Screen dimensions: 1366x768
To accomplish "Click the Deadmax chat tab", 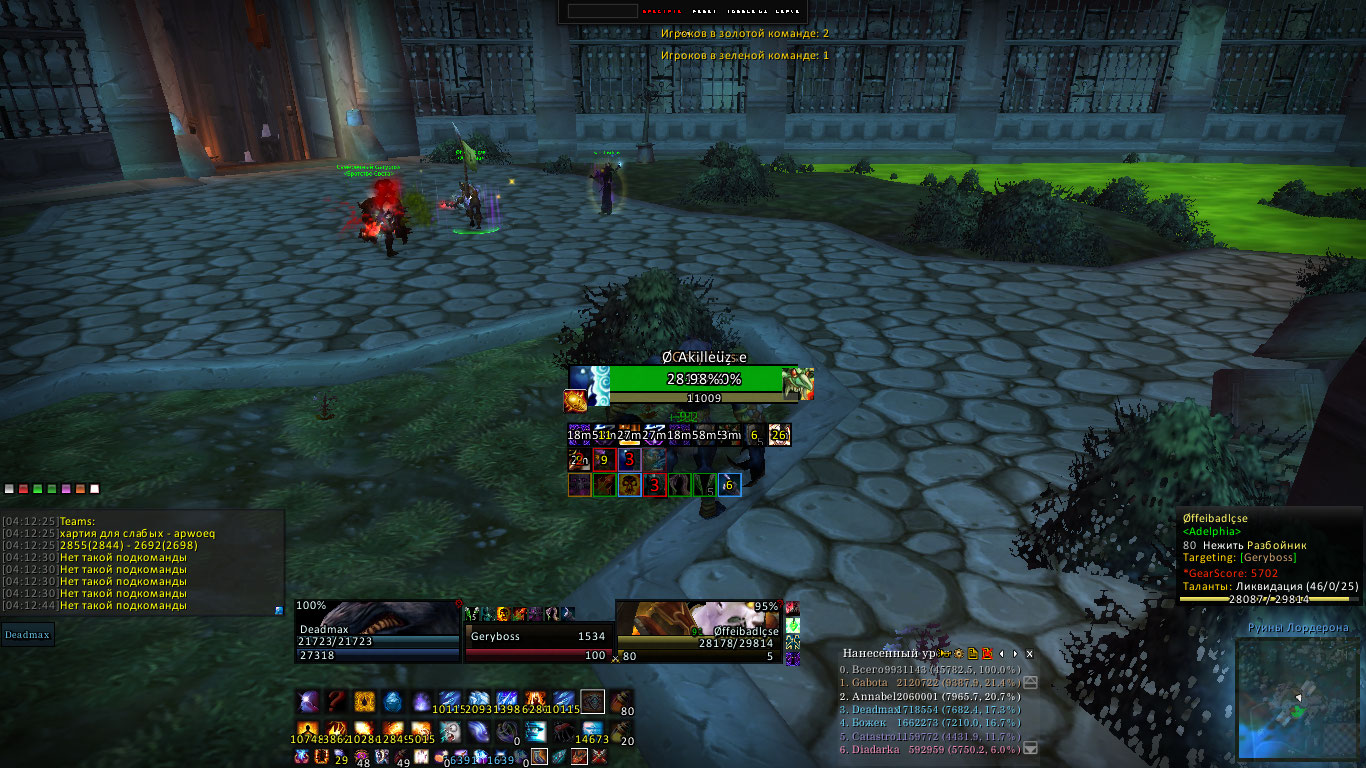I will coord(27,633).
